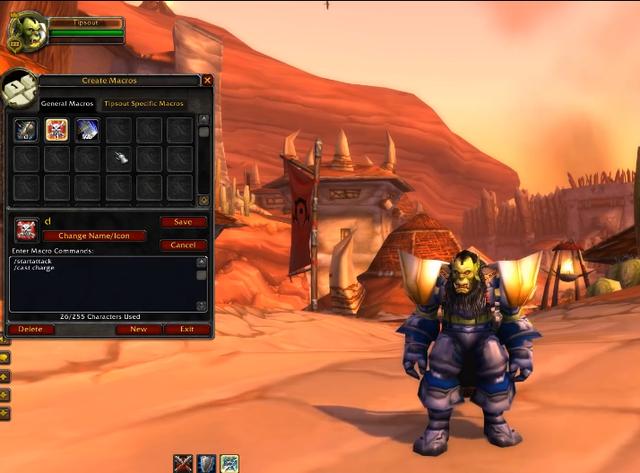
Task: Activate the crossed swords stance icon
Action: click(183, 463)
